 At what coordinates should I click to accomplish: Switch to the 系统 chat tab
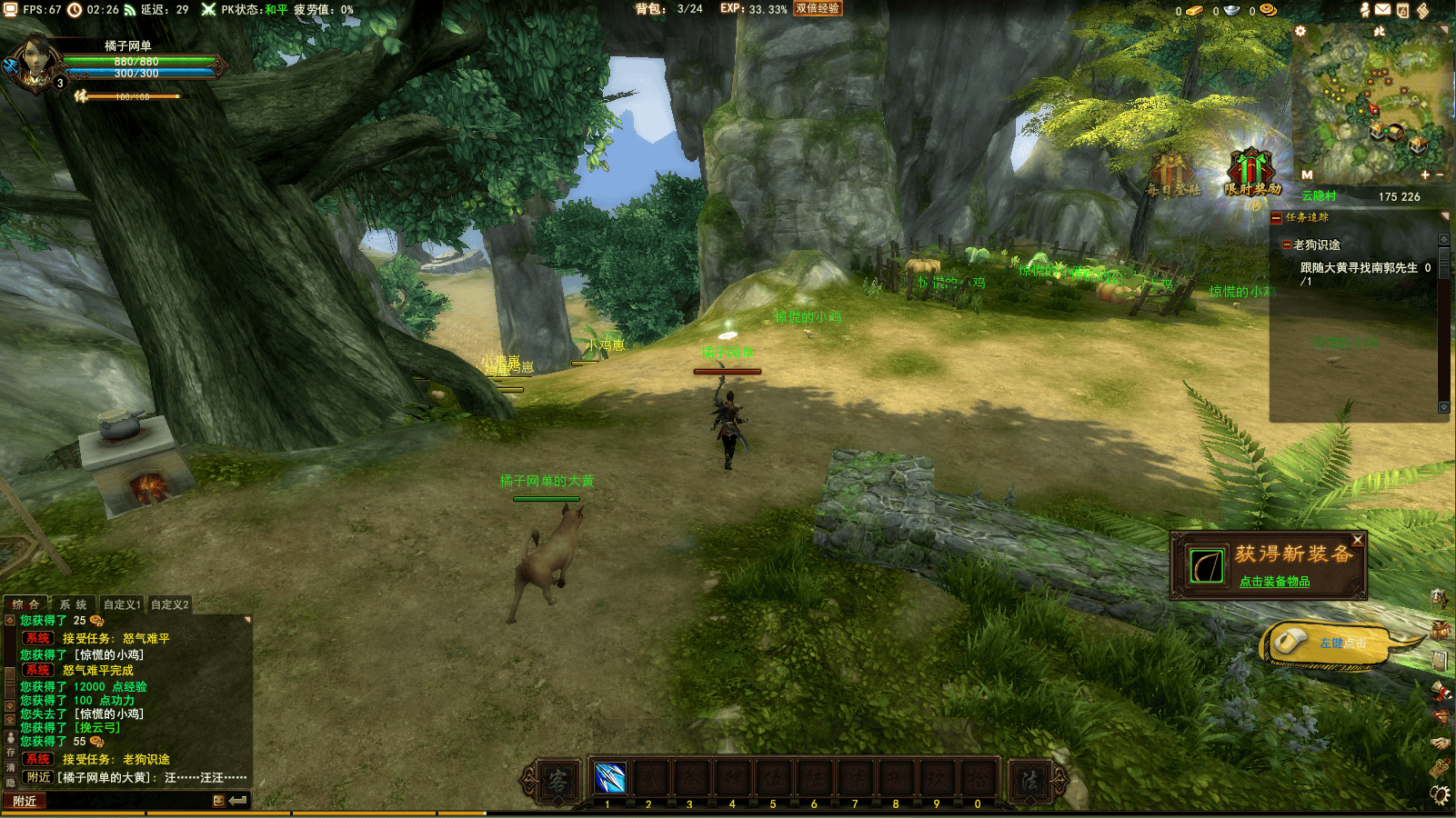(74, 604)
